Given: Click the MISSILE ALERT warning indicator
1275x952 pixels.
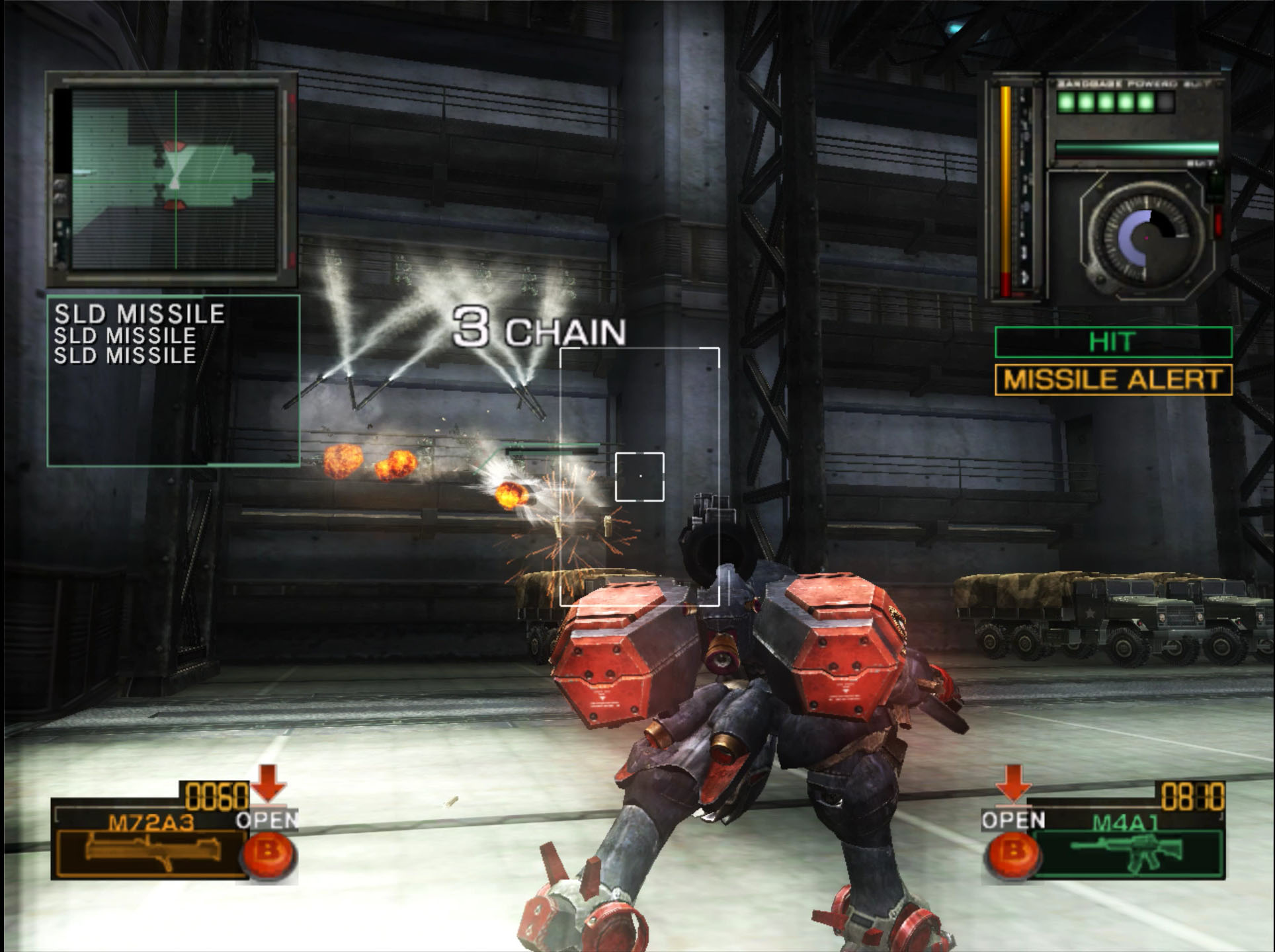Looking at the screenshot, I should tap(1113, 380).
